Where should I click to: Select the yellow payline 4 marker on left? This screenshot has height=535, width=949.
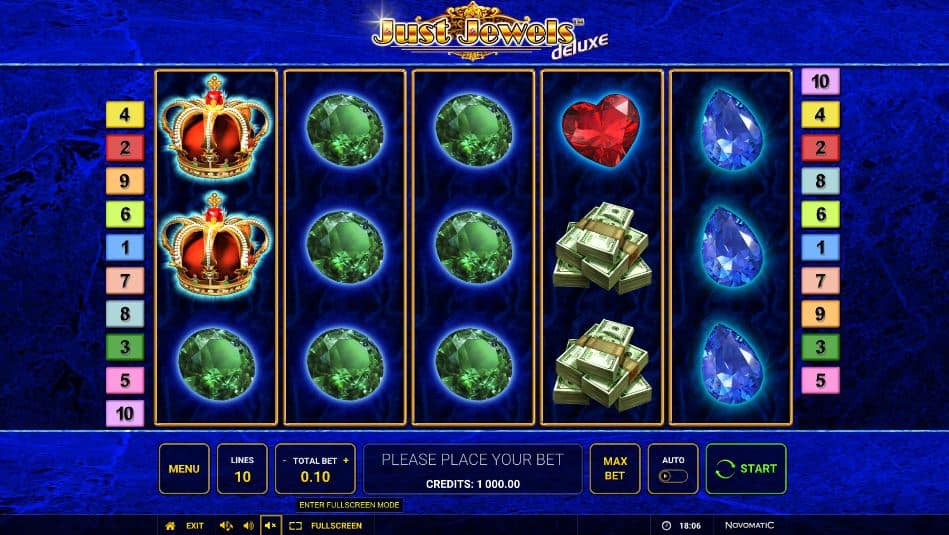tap(125, 115)
